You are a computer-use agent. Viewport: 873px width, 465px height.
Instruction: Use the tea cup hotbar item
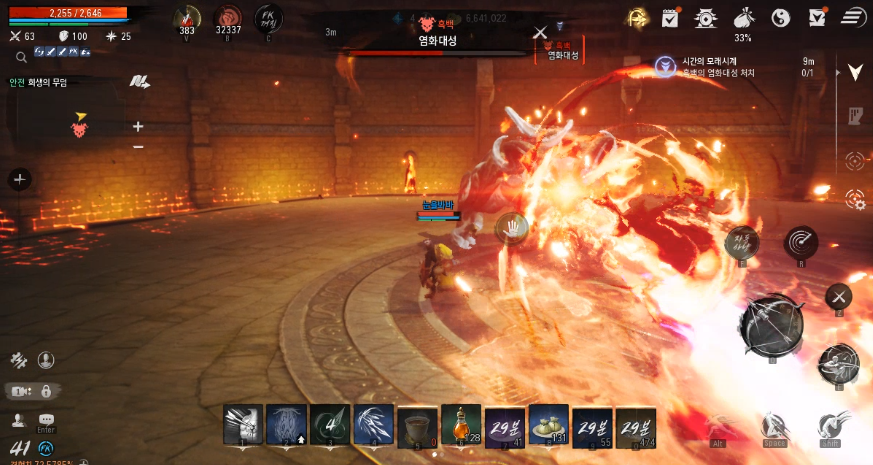(x=416, y=425)
